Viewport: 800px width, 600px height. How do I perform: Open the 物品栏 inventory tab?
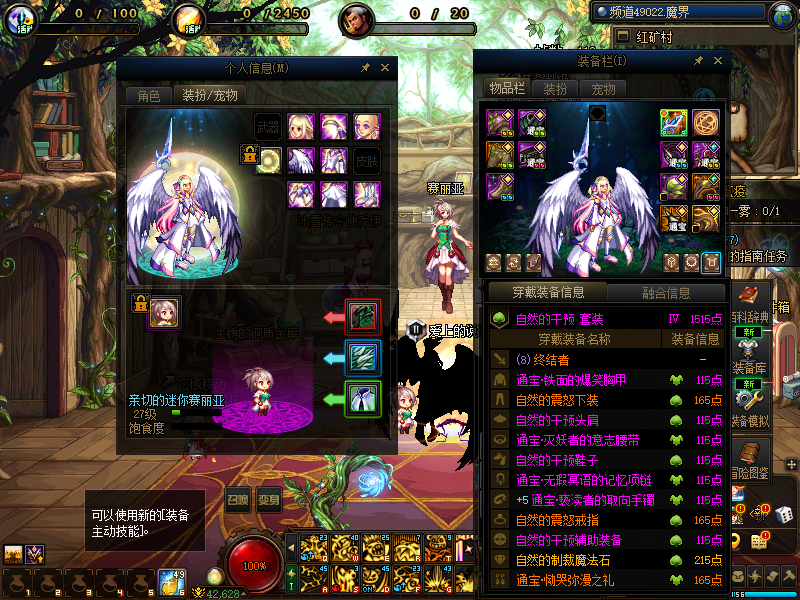(507, 89)
